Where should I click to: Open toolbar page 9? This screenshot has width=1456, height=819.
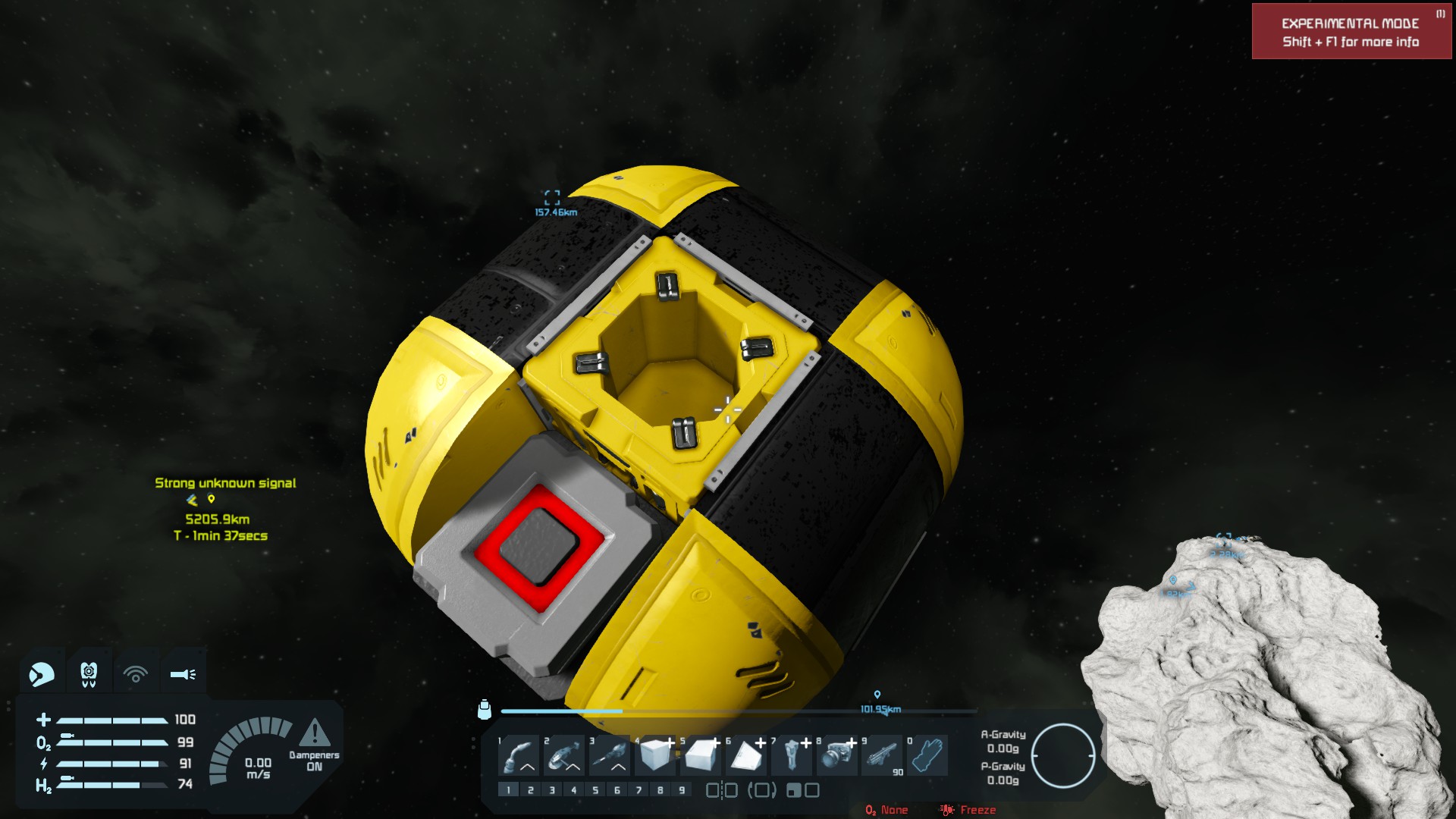click(x=682, y=790)
